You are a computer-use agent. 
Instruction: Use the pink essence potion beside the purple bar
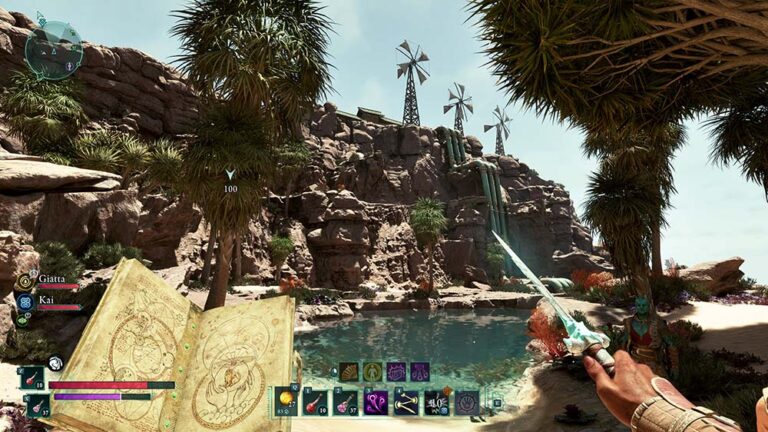point(38,404)
